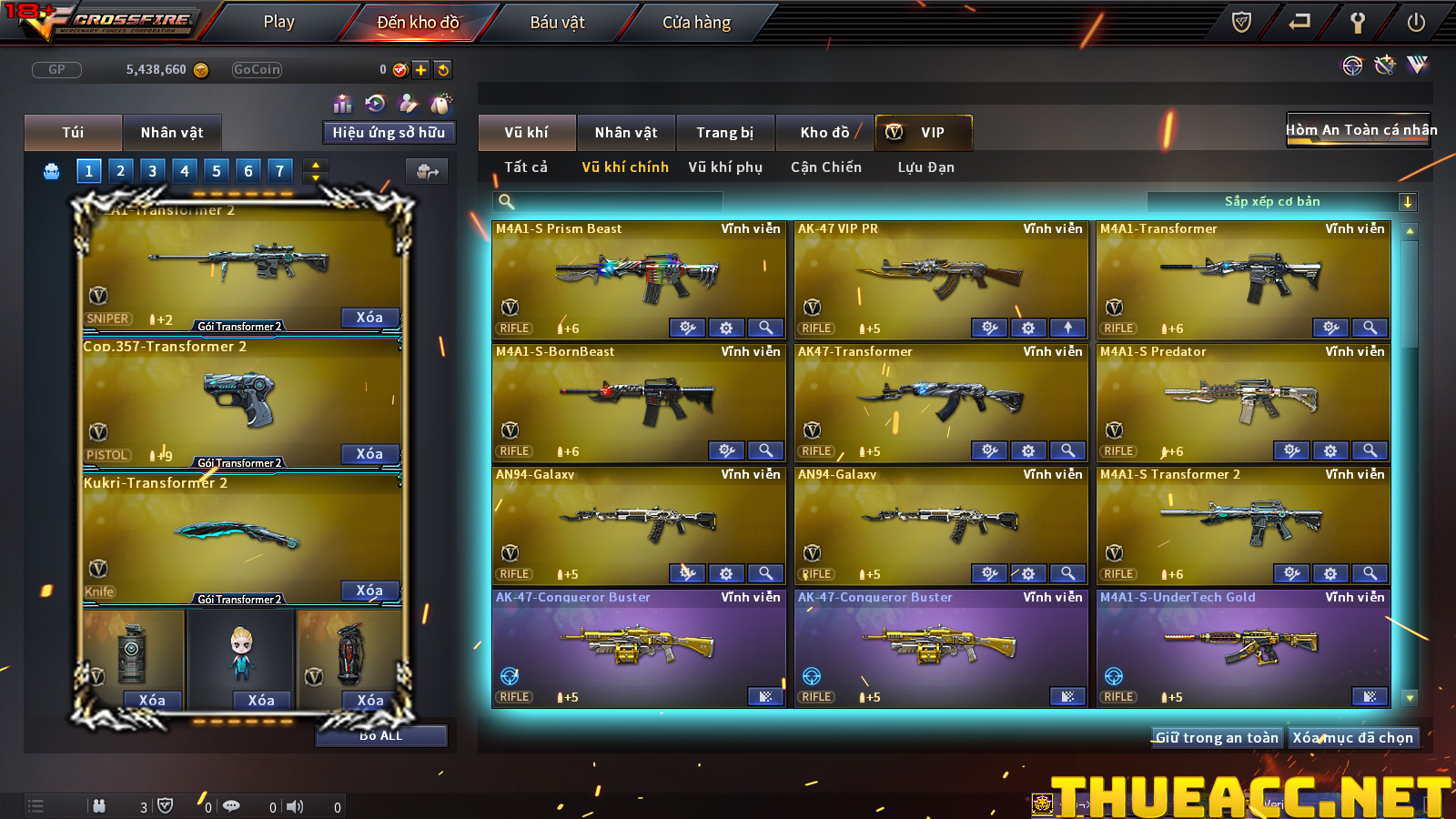Switch to the Nhân vật bag tab

pyautogui.click(x=172, y=133)
